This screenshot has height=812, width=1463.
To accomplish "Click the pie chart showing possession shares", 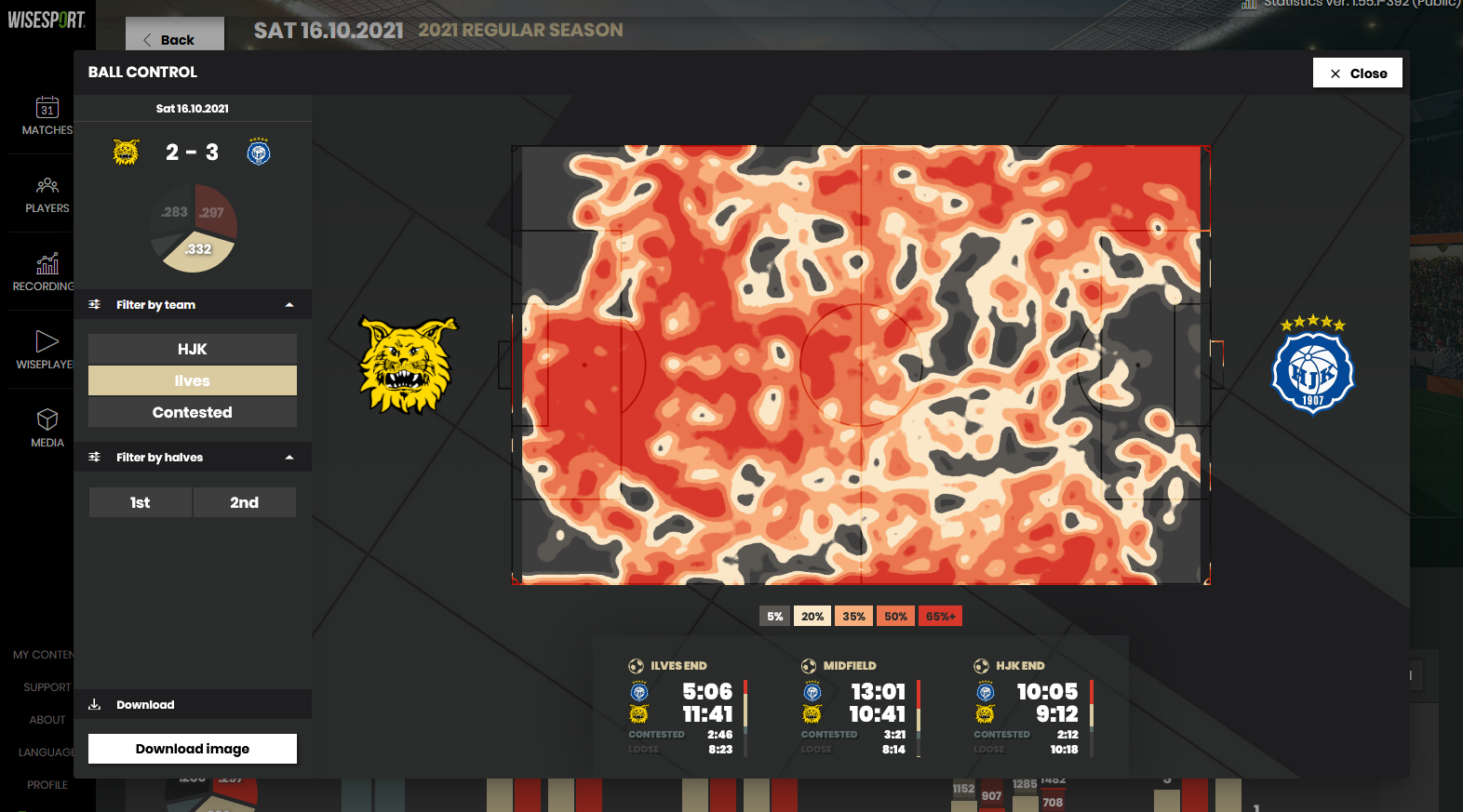I will tap(193, 227).
